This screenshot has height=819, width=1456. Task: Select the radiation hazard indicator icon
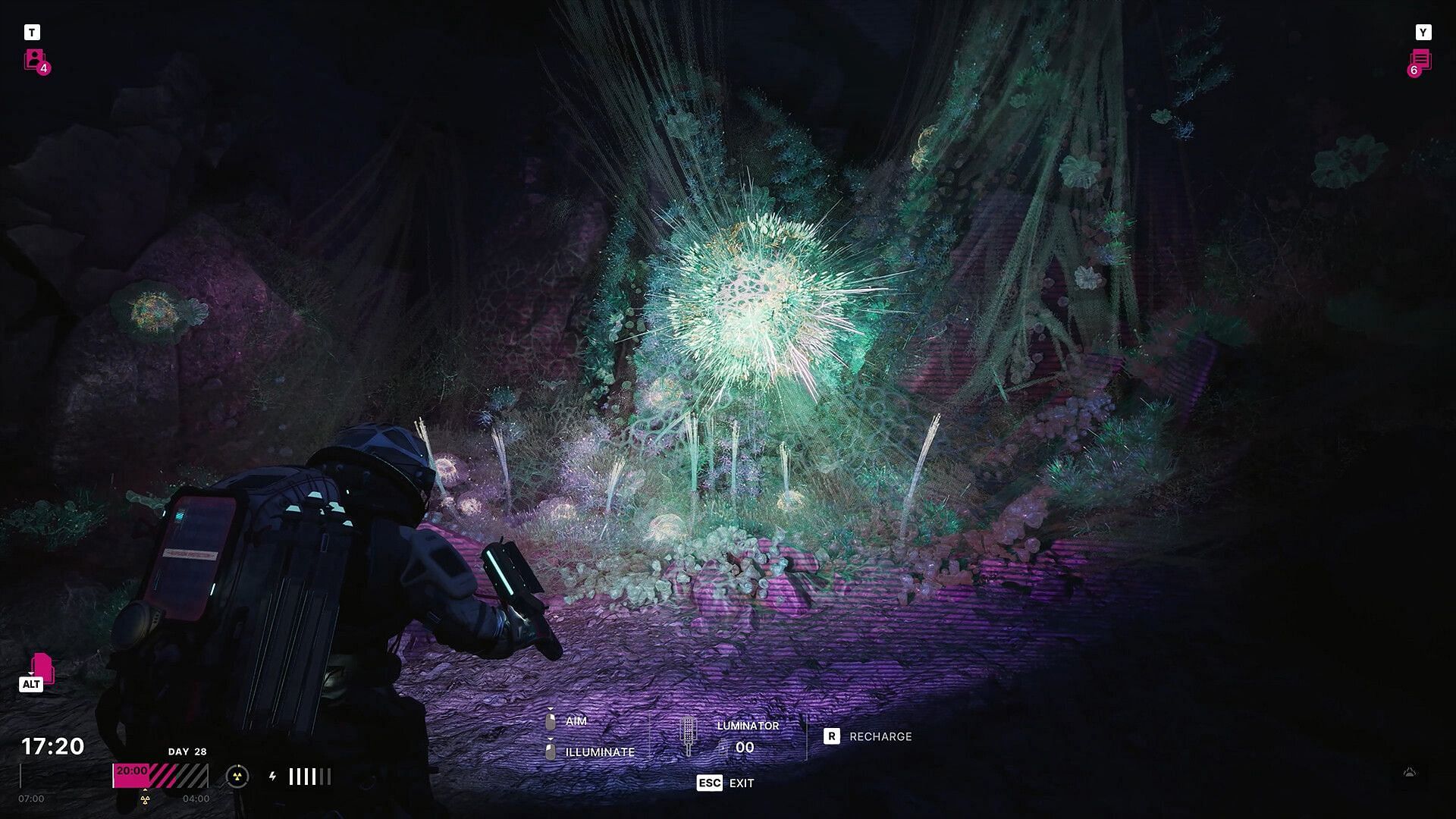[237, 776]
